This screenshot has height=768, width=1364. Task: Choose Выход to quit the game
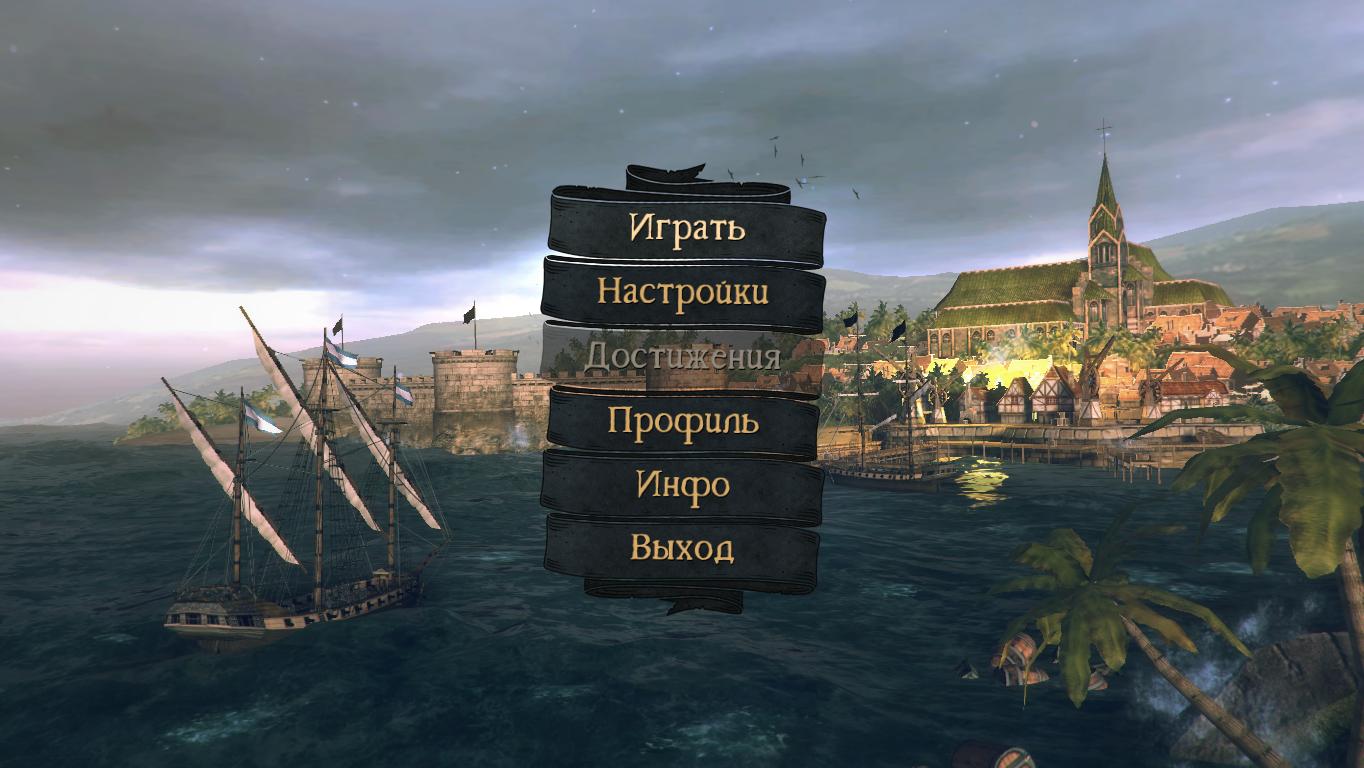682,548
